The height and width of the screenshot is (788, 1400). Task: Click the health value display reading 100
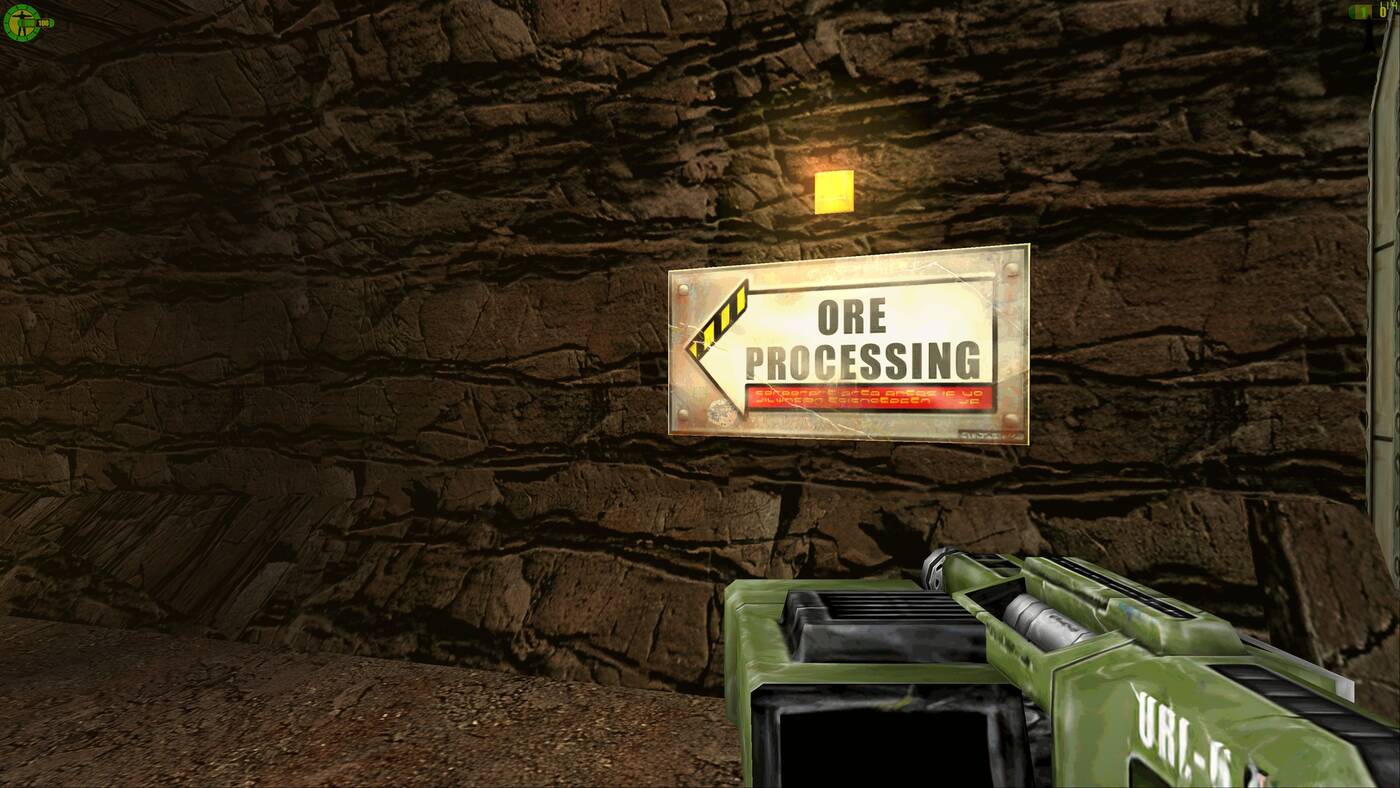click(x=42, y=22)
